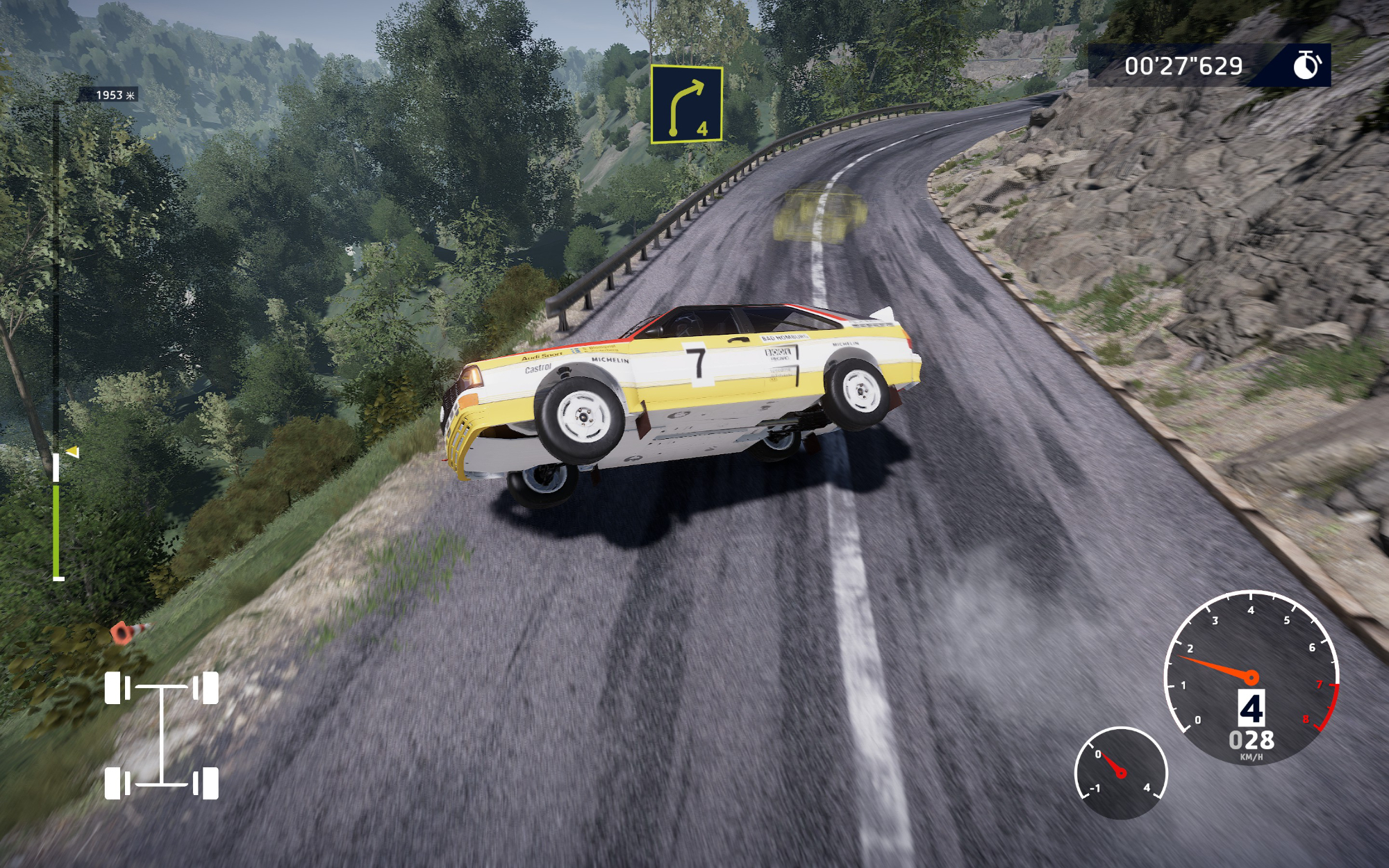Click the yellow marker on stage progress bar
Image resolution: width=1389 pixels, height=868 pixels.
[73, 452]
